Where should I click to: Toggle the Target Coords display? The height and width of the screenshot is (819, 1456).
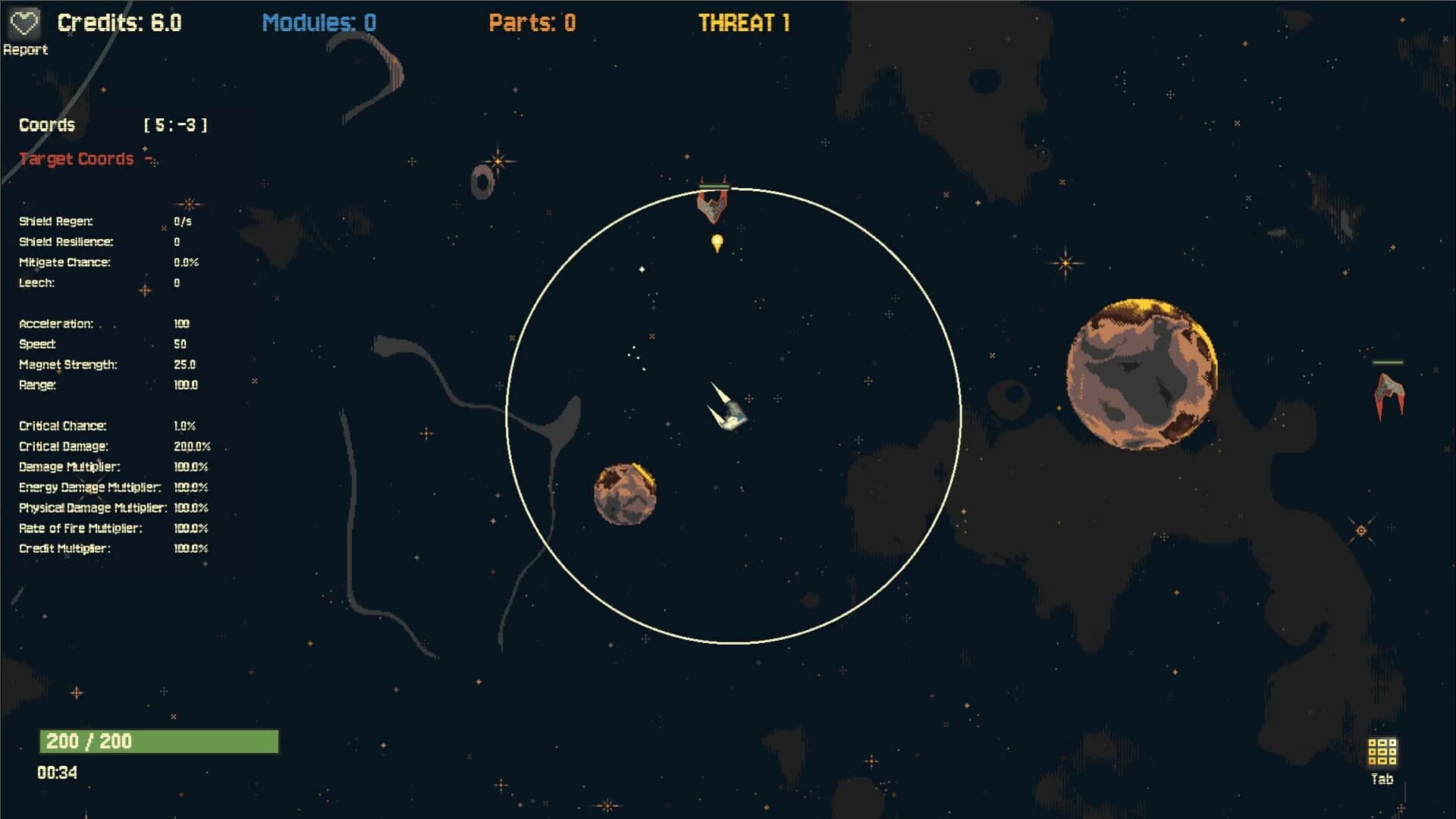tap(77, 158)
